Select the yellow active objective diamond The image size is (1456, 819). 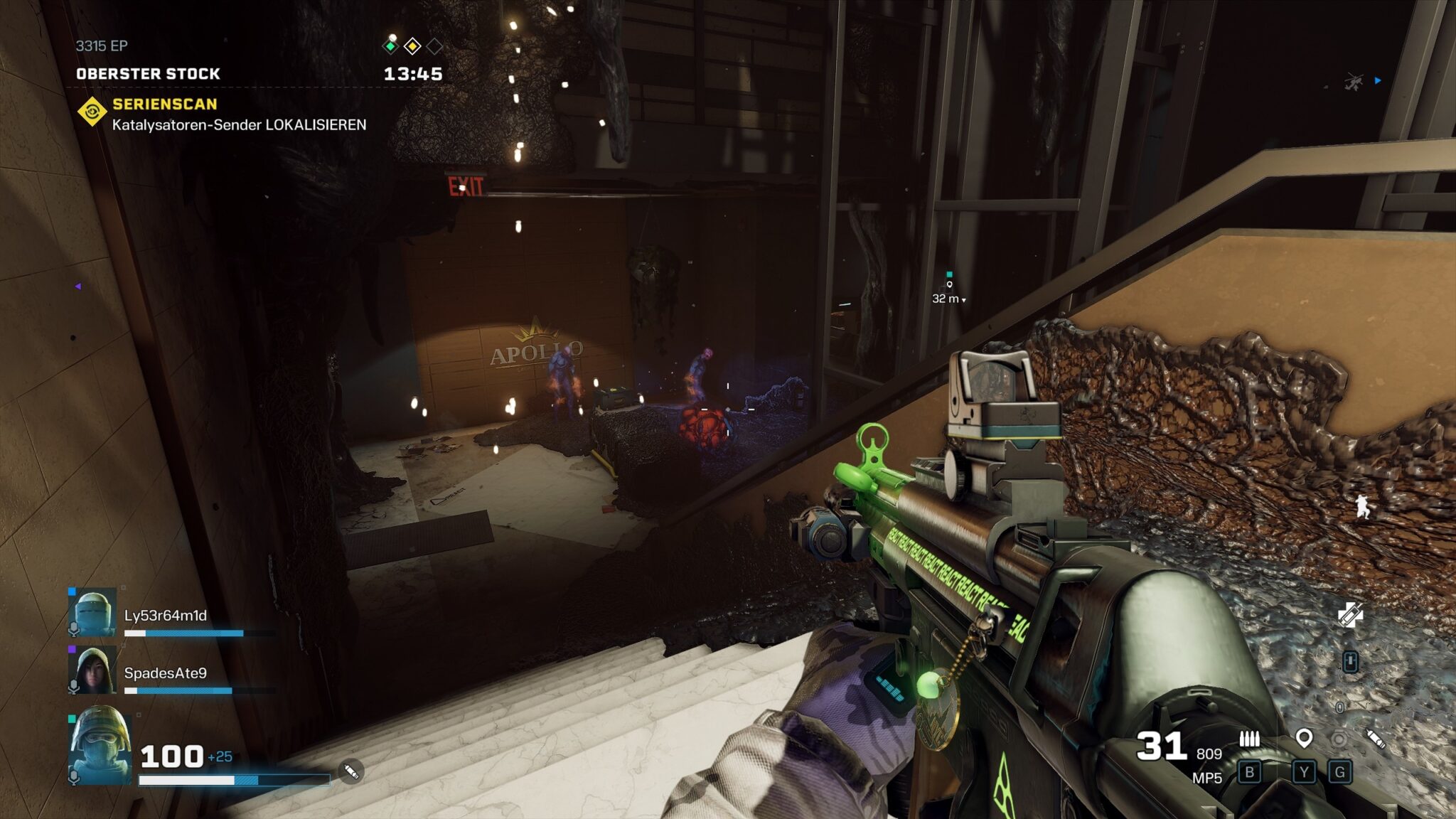tap(412, 46)
